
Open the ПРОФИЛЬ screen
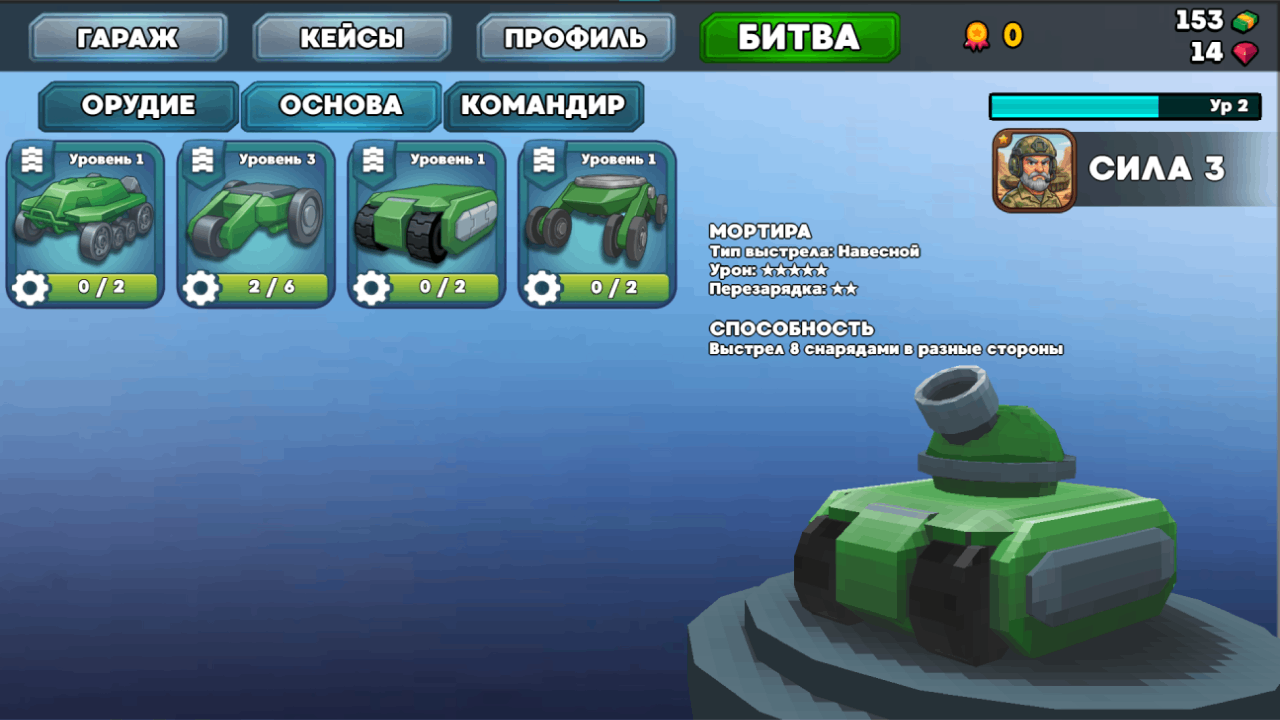coord(575,37)
